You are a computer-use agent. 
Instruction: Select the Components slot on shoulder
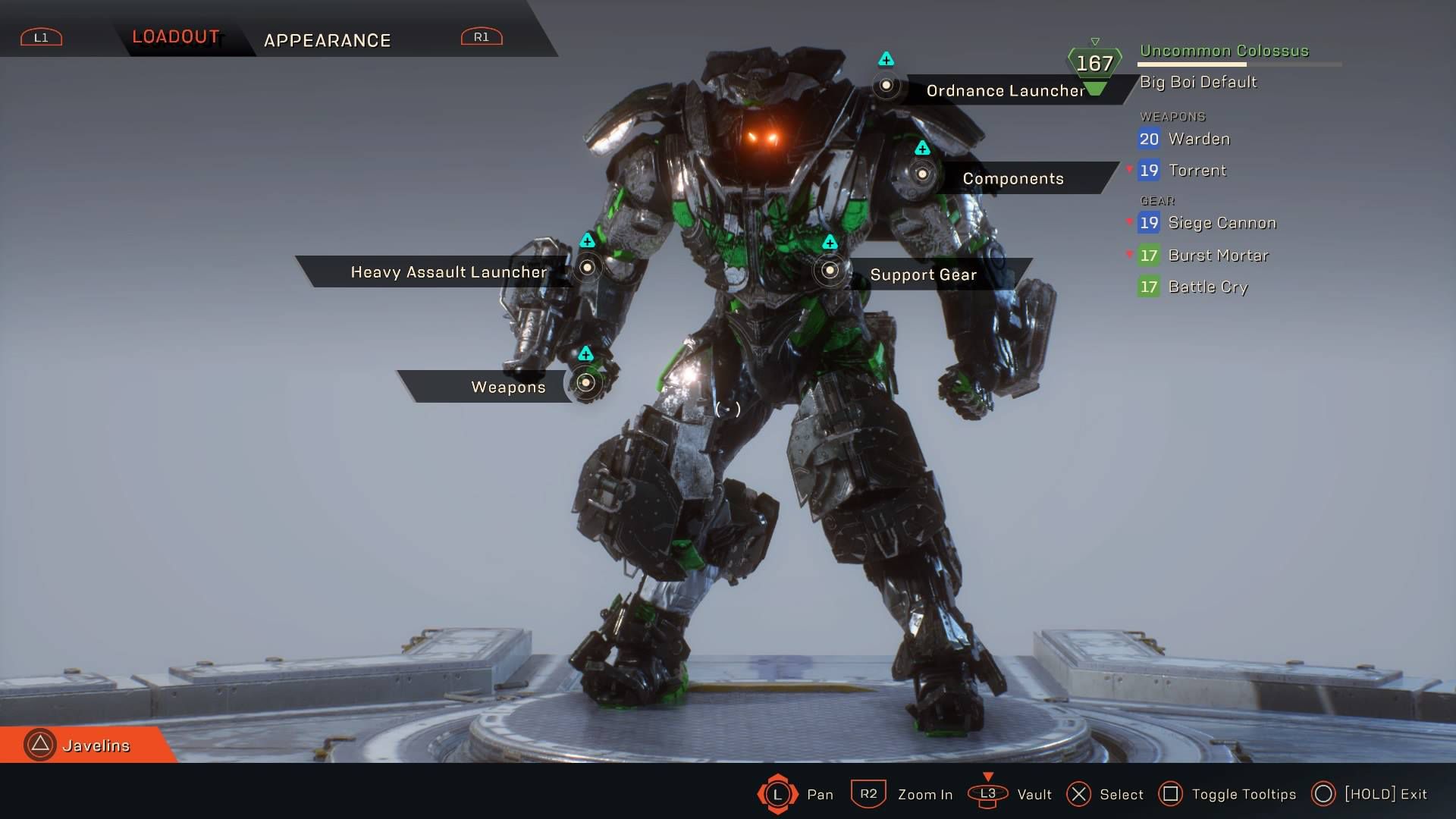pos(922,174)
